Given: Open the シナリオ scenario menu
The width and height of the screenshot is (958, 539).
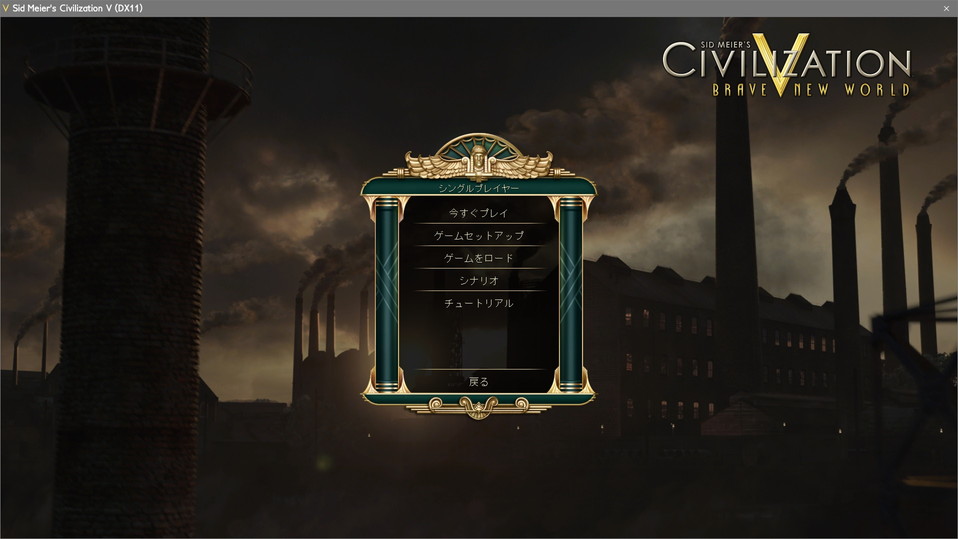Looking at the screenshot, I should [478, 281].
